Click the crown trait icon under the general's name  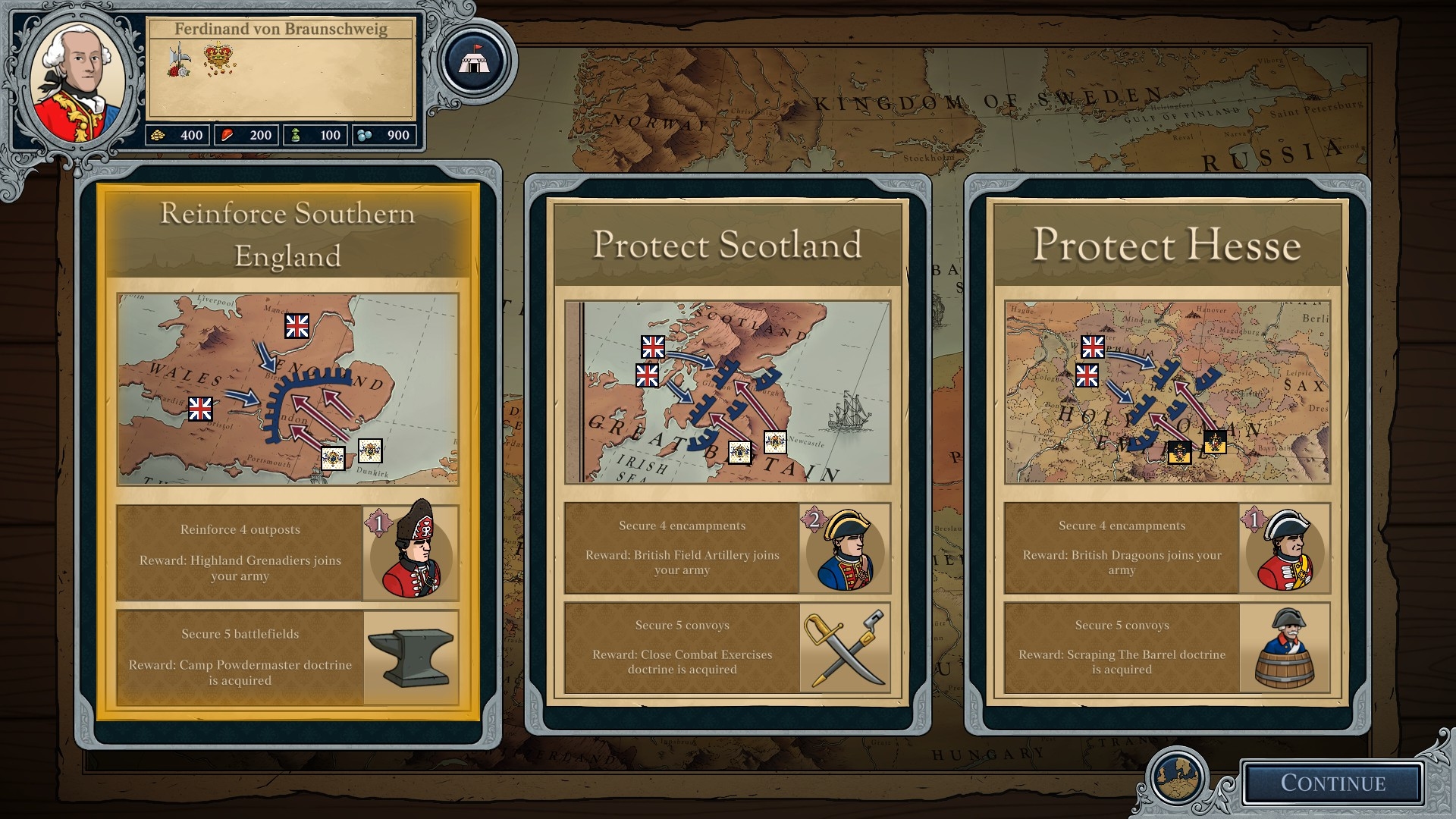218,59
